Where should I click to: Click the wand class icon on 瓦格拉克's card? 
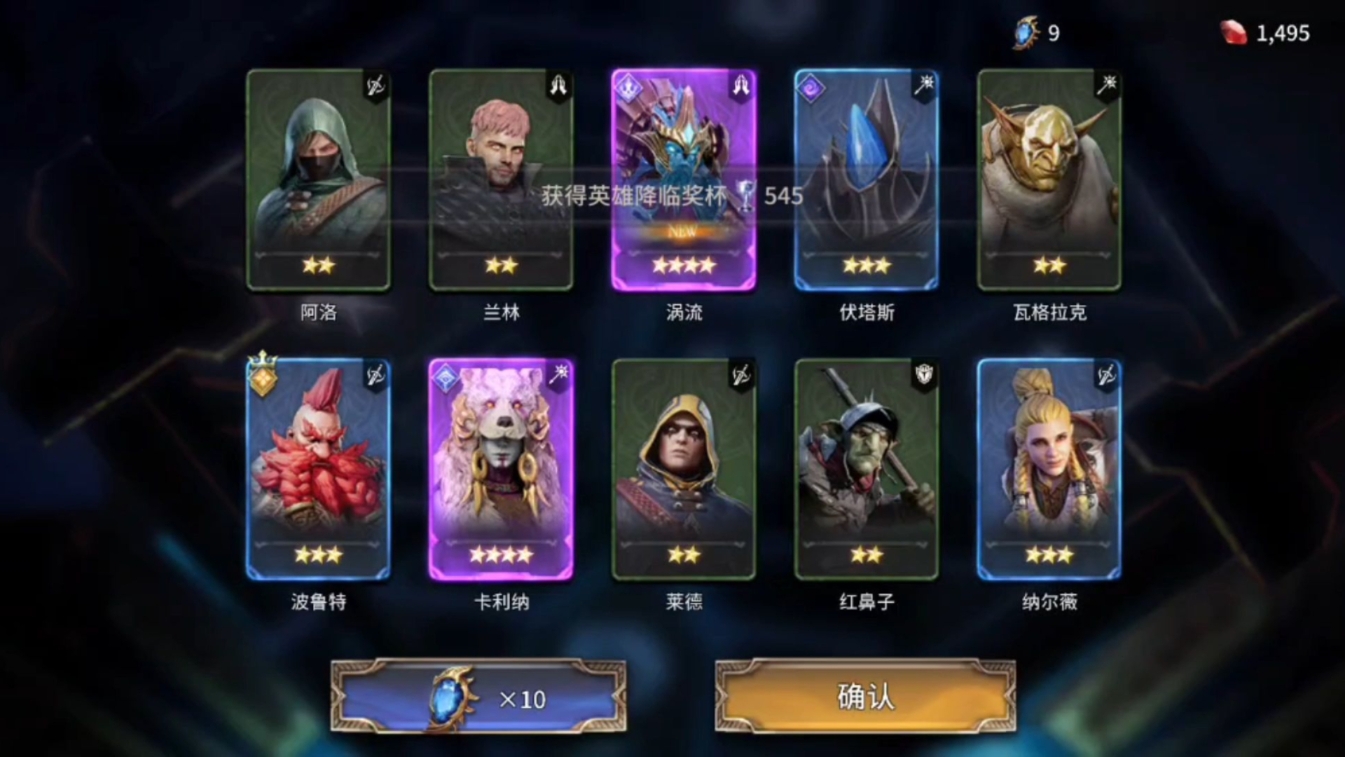click(1107, 84)
